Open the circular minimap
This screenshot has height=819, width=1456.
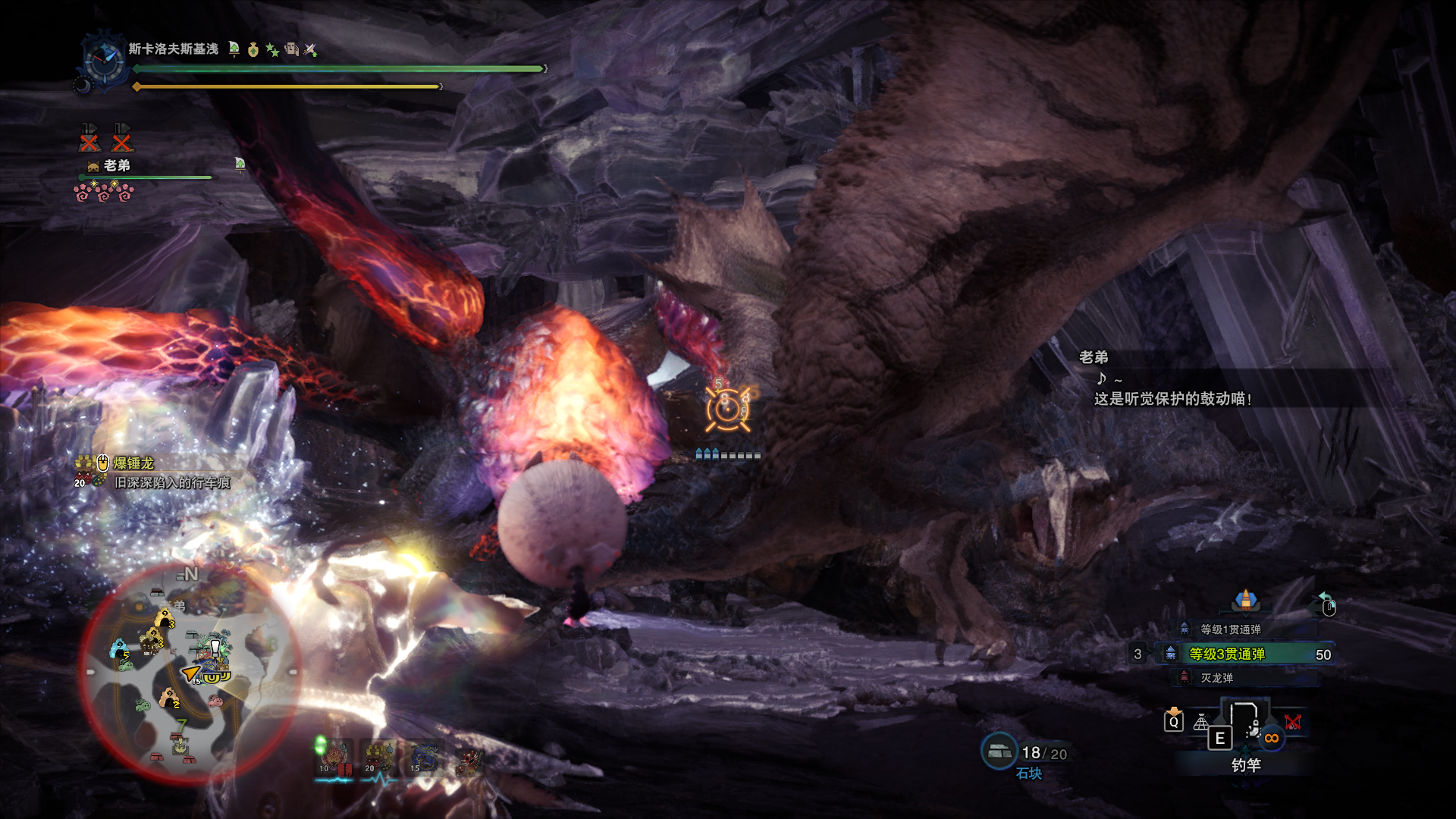[188, 672]
